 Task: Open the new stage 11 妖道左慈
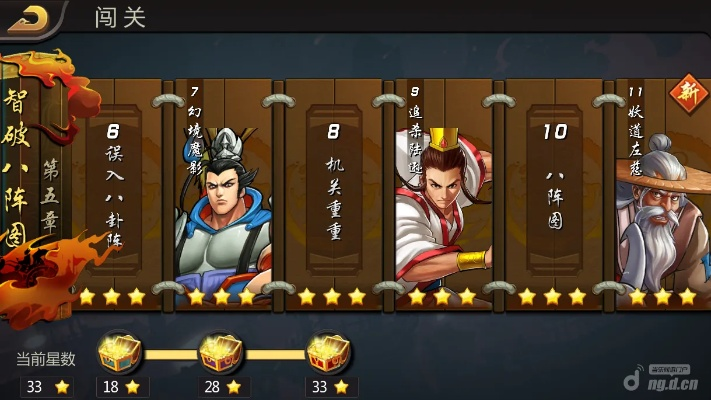(660, 190)
